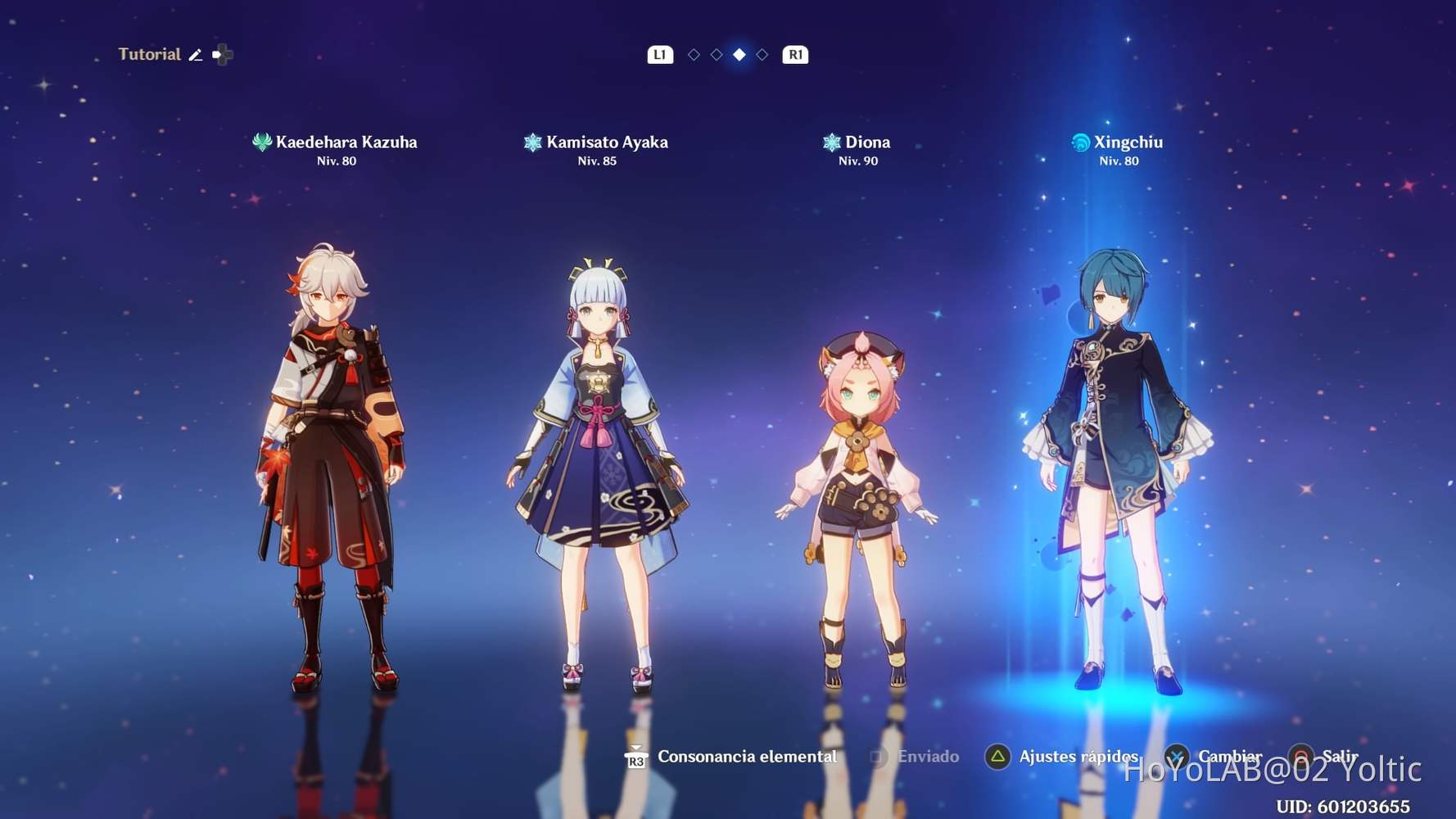The width and height of the screenshot is (1456, 819).
Task: Select the second diamond page indicator
Action: (716, 55)
